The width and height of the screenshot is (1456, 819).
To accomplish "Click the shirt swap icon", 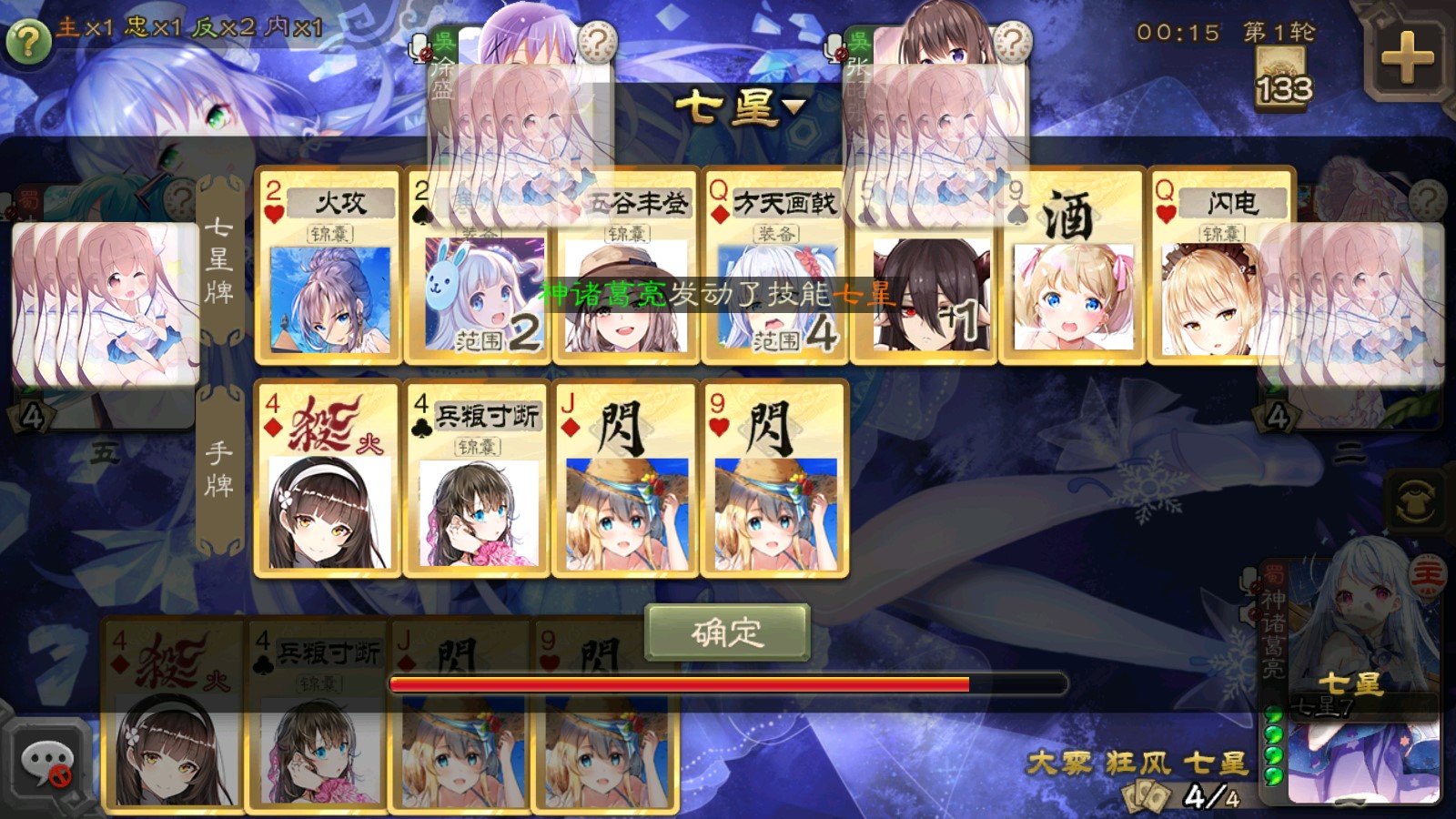I will tap(1417, 501).
